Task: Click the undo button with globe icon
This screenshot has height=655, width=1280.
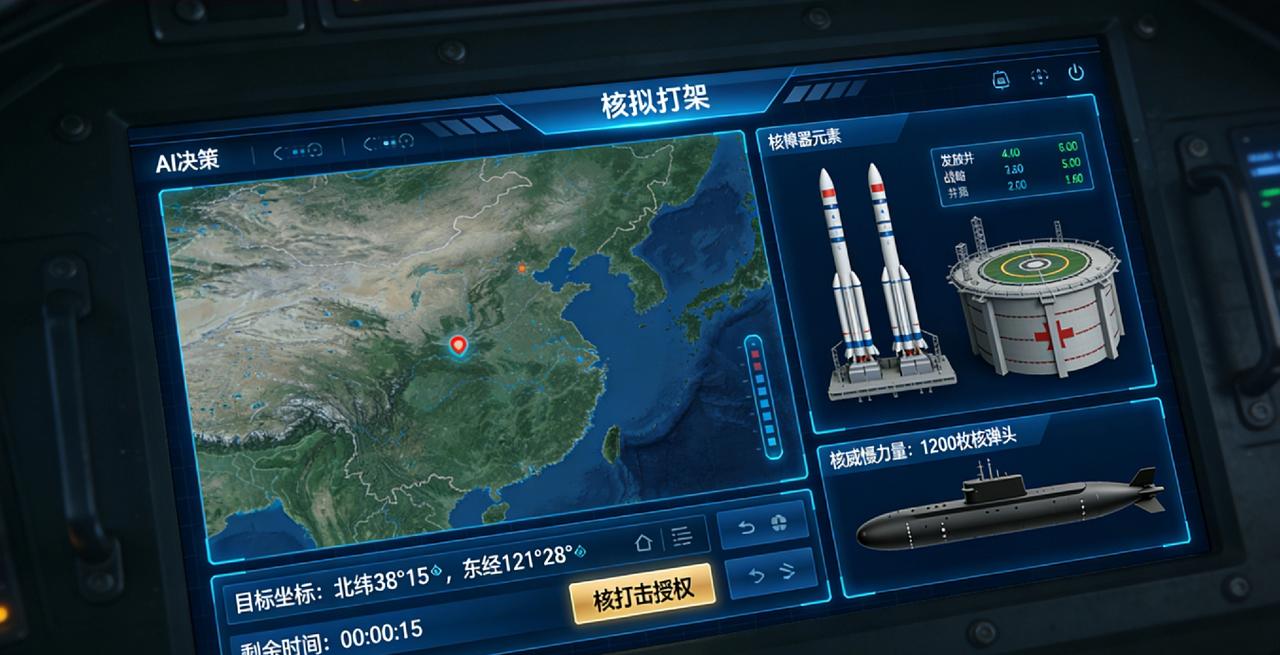Action: point(764,524)
